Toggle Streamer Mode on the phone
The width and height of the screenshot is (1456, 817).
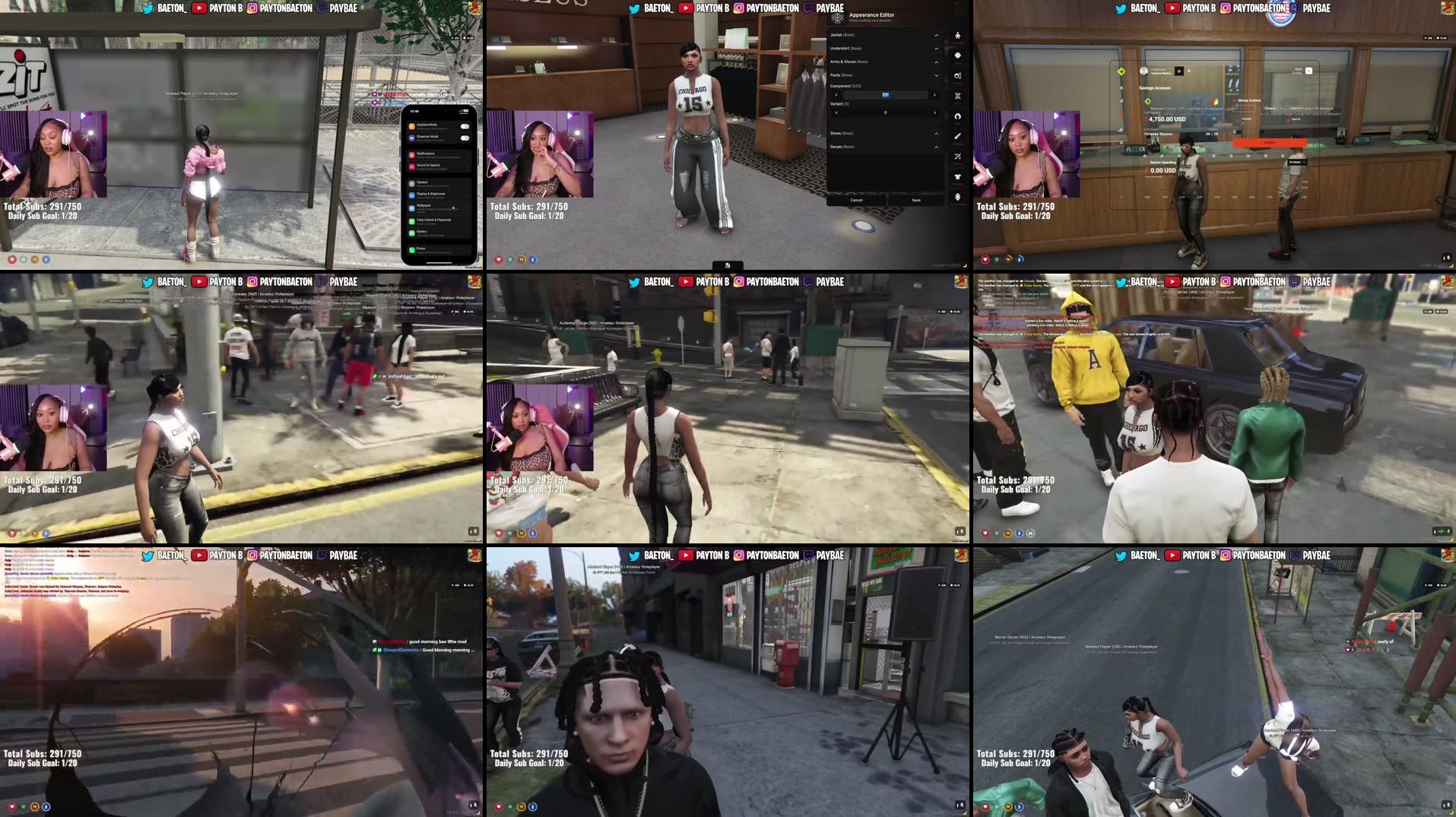[465, 138]
